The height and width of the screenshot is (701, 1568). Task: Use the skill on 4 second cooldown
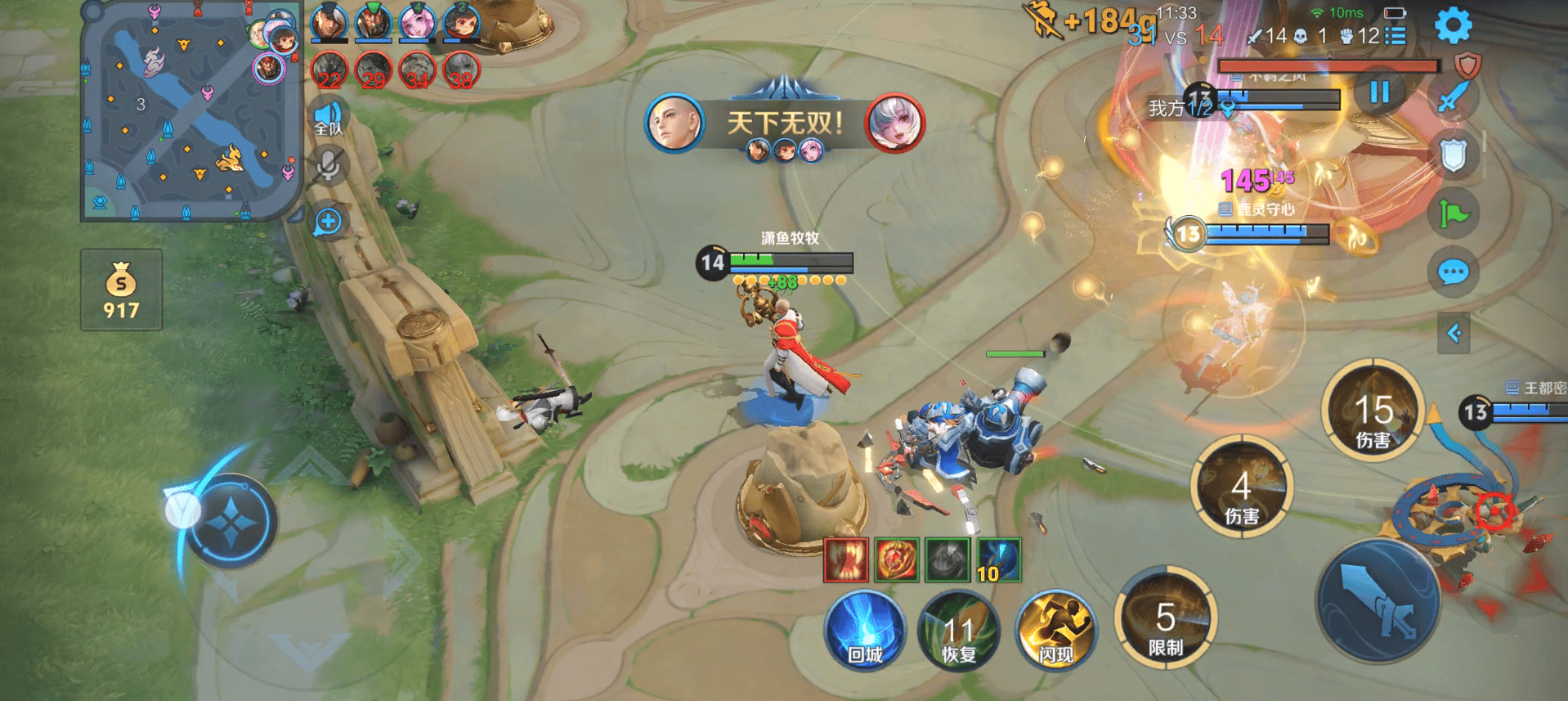[x=1241, y=488]
